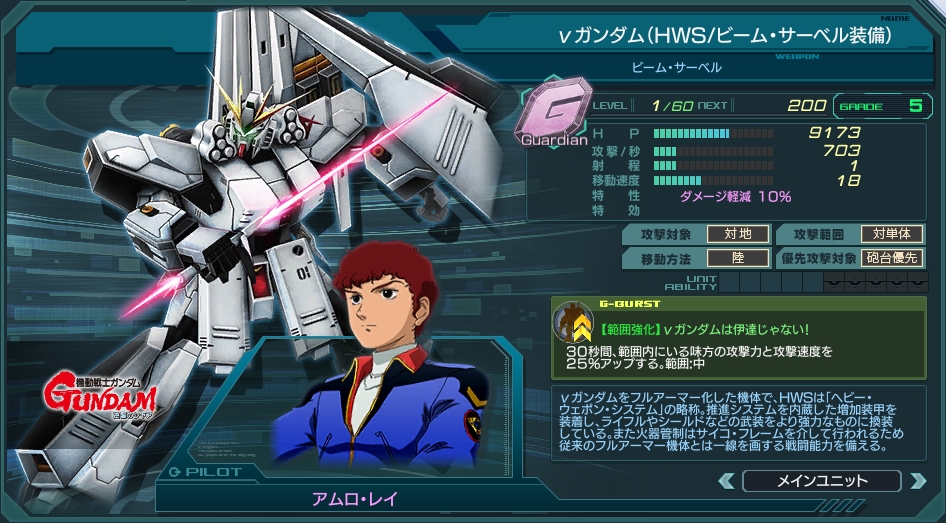Advance to the next unit with the right arrow

917,481
